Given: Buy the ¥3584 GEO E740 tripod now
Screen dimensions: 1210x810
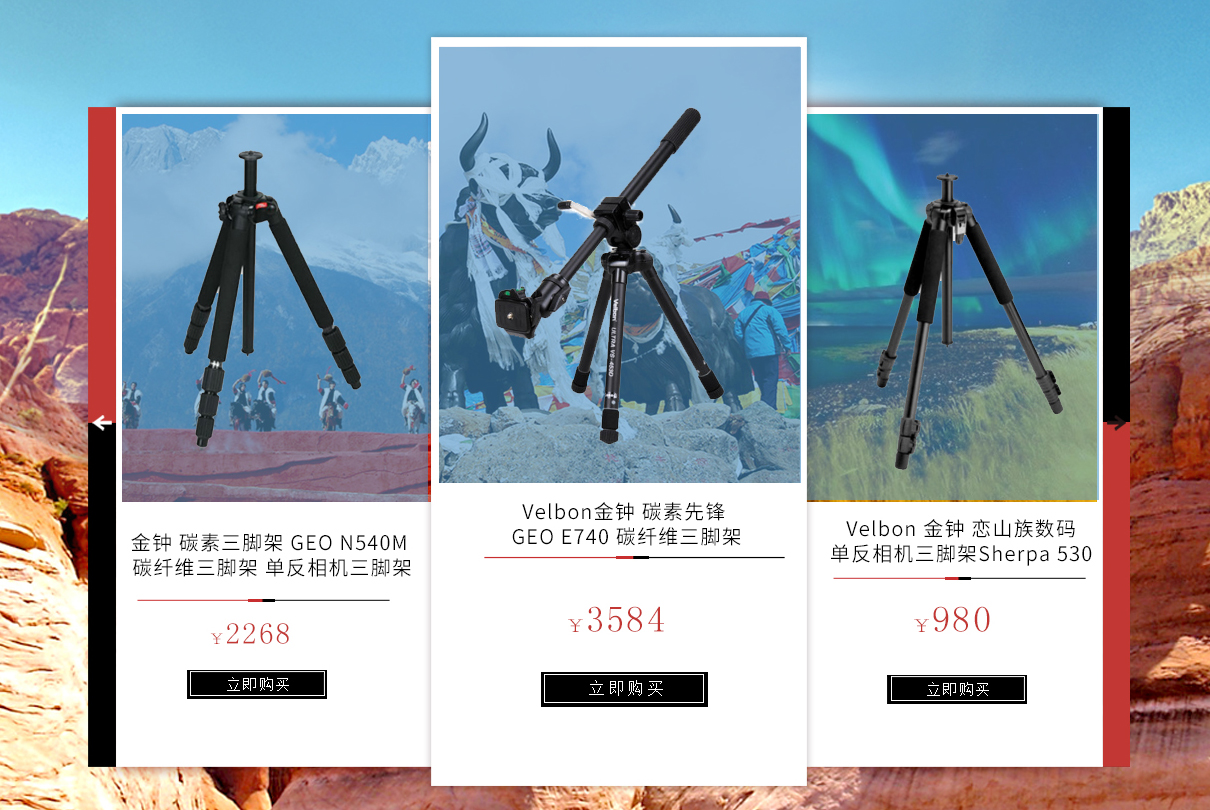Looking at the screenshot, I should pyautogui.click(x=624, y=689).
